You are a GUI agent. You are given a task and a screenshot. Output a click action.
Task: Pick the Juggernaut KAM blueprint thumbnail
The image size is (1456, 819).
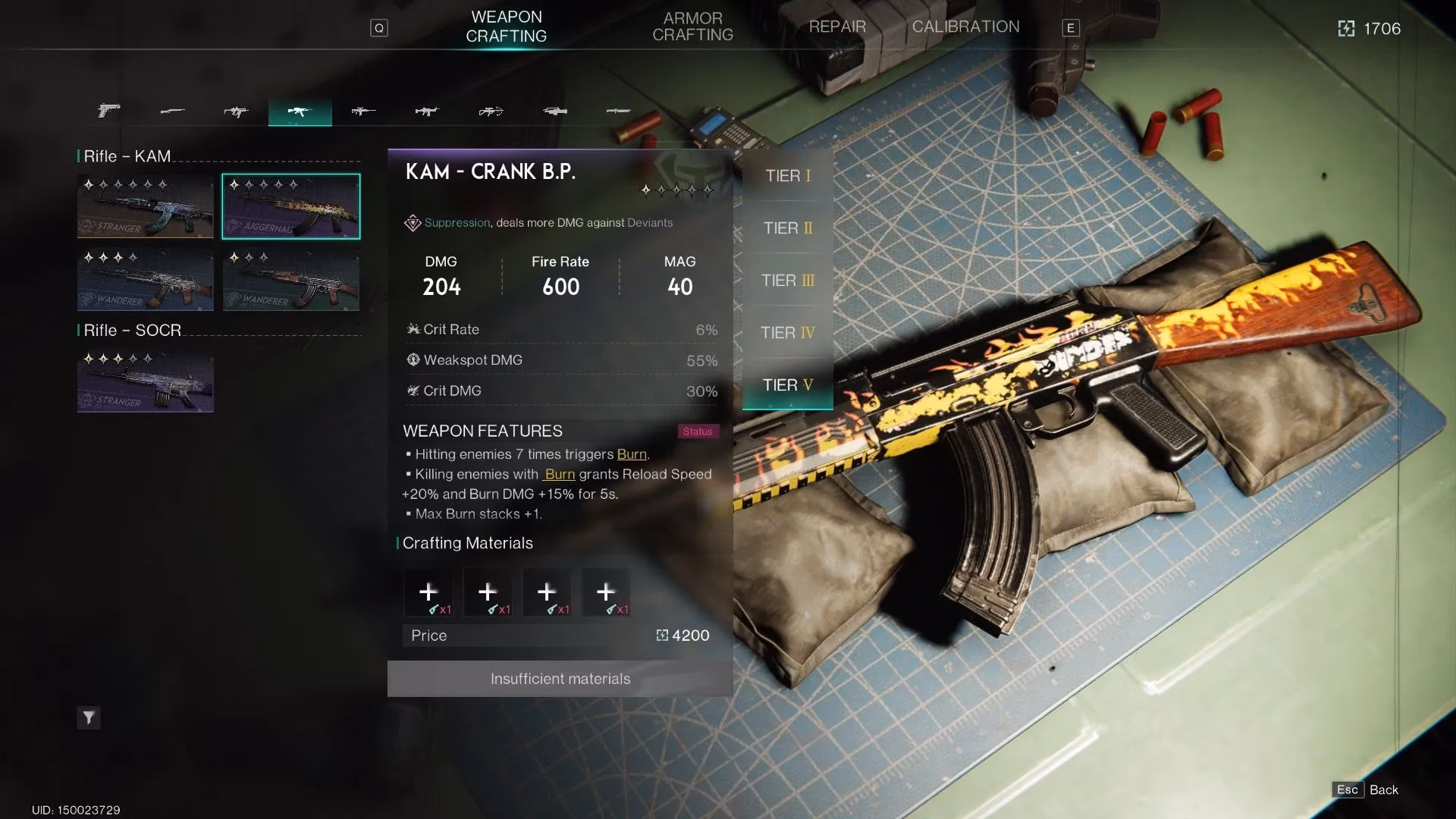point(291,206)
